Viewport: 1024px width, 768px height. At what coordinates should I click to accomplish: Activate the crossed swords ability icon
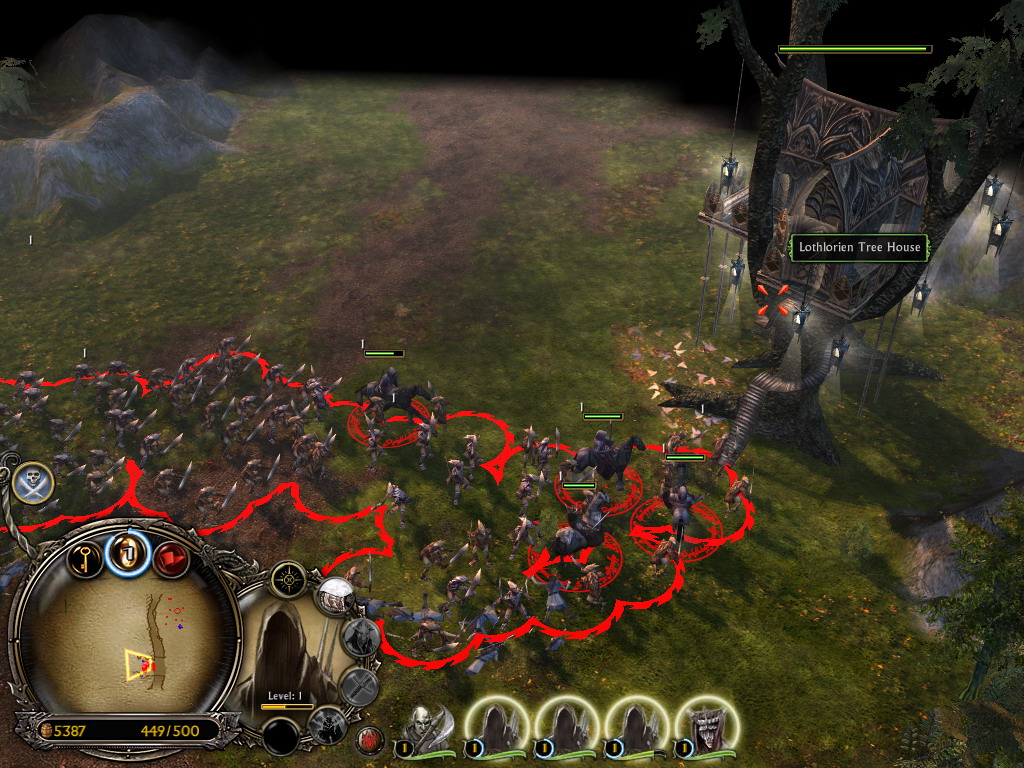coord(359,687)
